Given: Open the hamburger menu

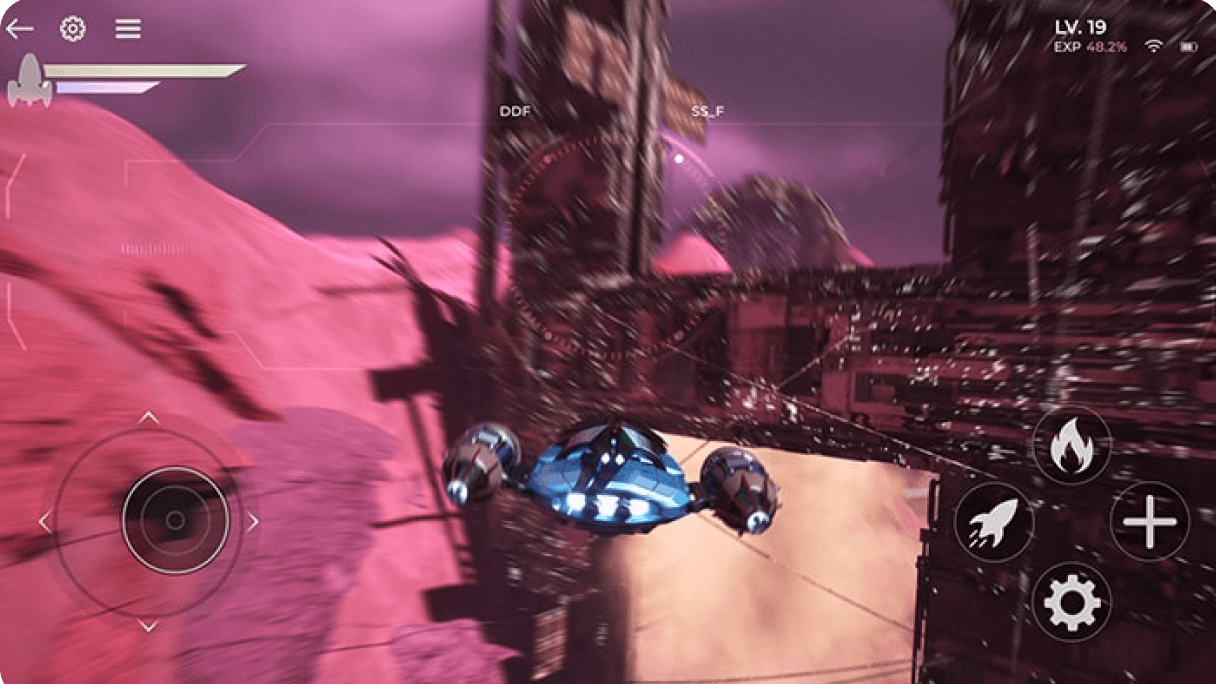Looking at the screenshot, I should coord(127,29).
